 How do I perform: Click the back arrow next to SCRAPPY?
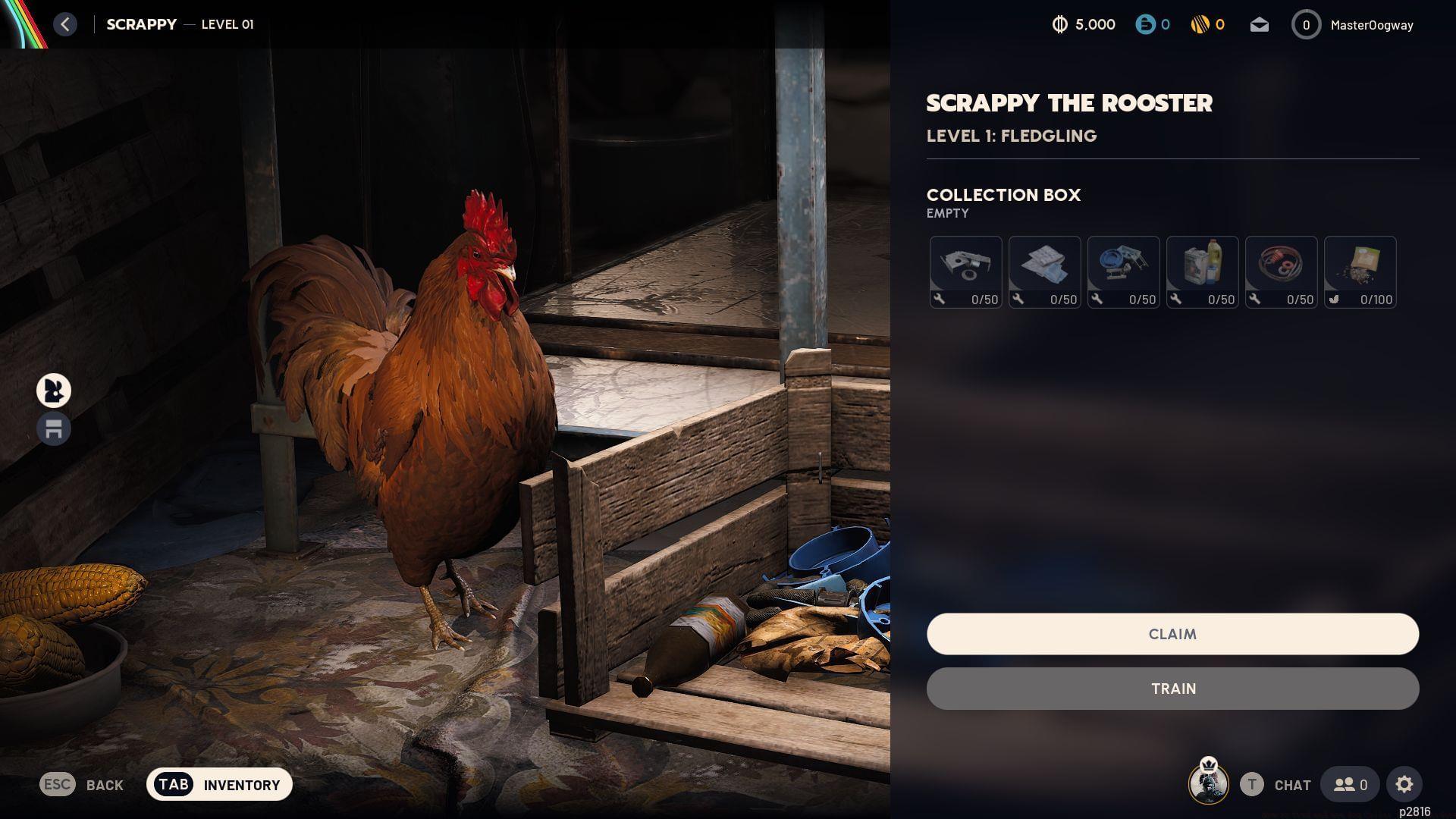[65, 24]
